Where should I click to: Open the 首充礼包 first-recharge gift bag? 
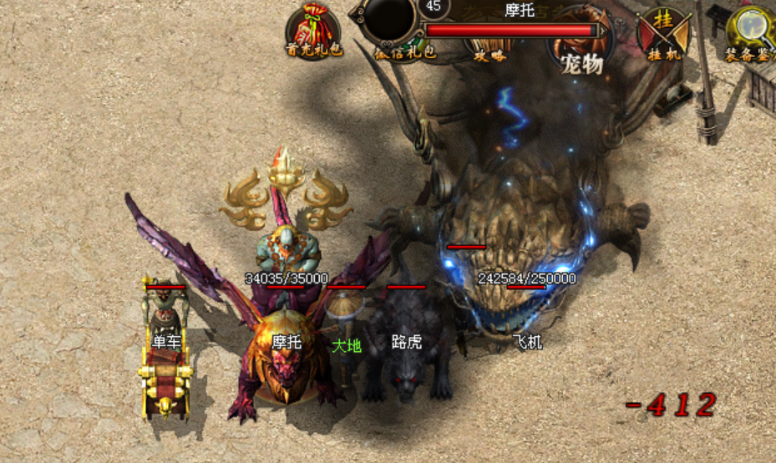307,29
